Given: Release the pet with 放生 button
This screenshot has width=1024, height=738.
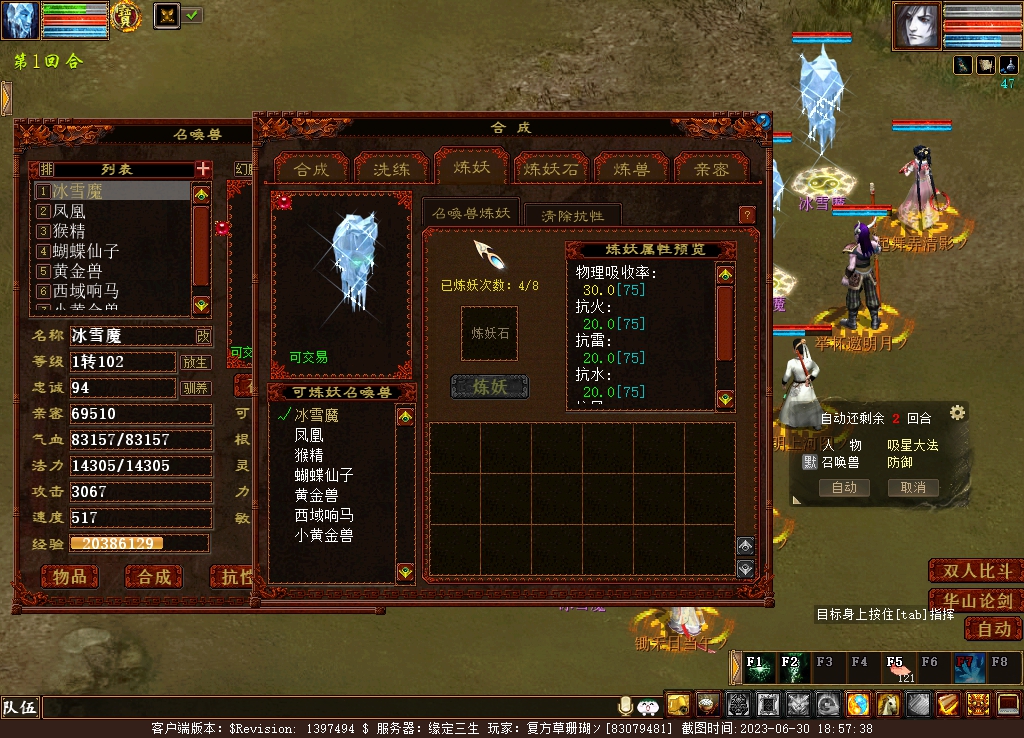Looking at the screenshot, I should (195, 362).
